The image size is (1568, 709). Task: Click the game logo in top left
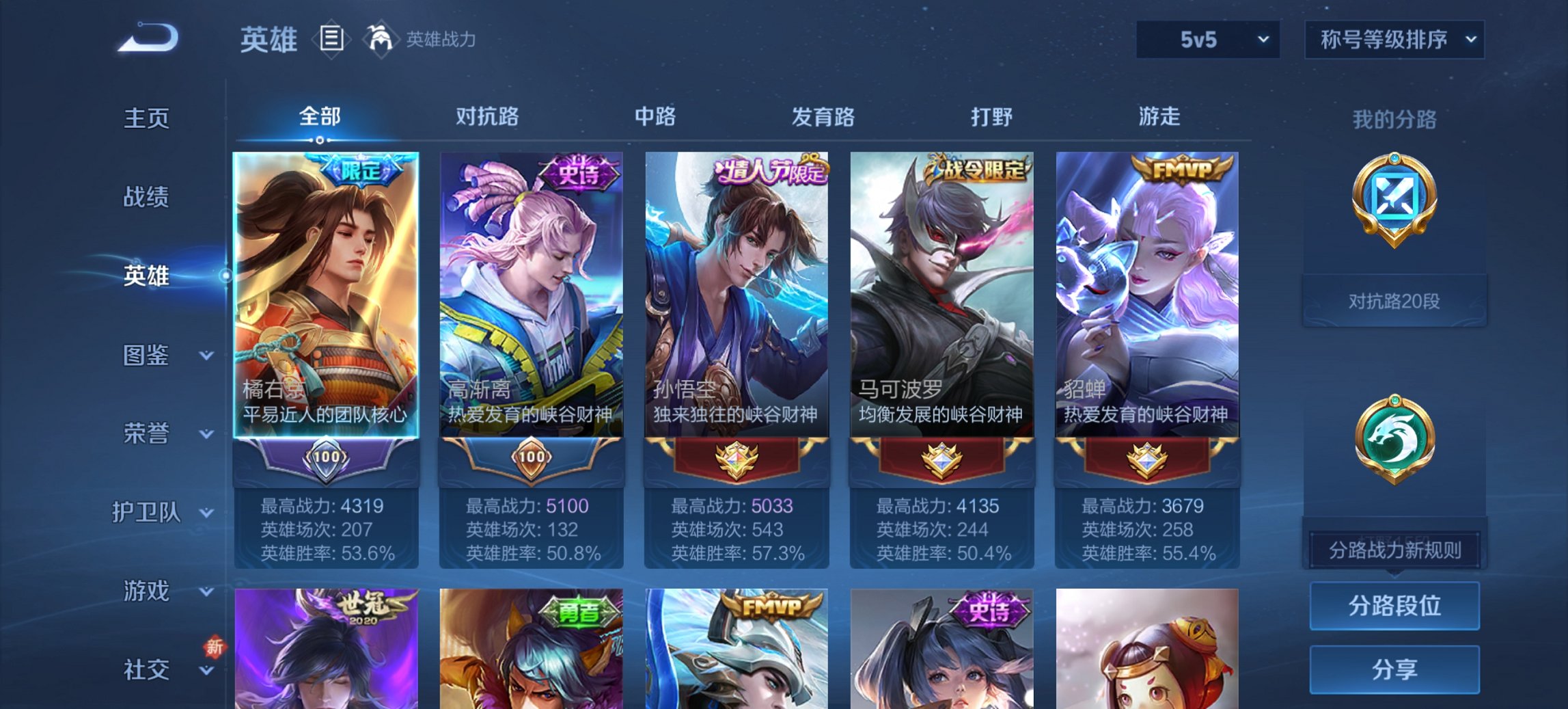point(147,38)
